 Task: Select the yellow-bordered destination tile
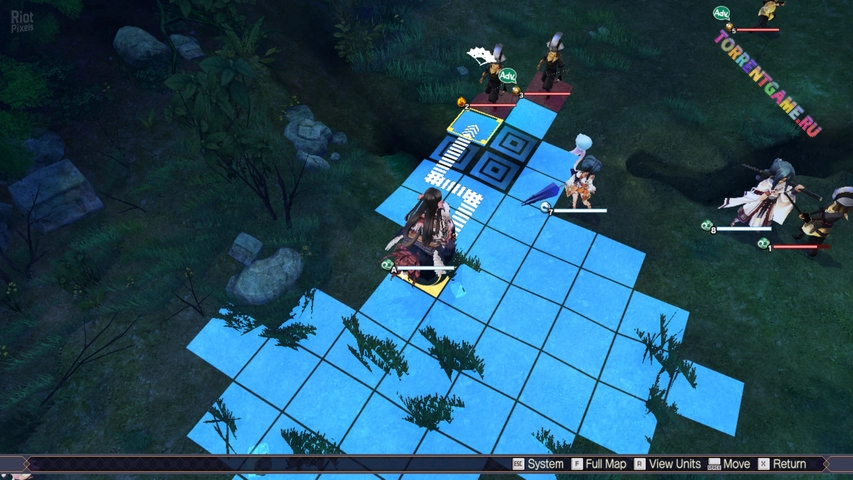[475, 127]
